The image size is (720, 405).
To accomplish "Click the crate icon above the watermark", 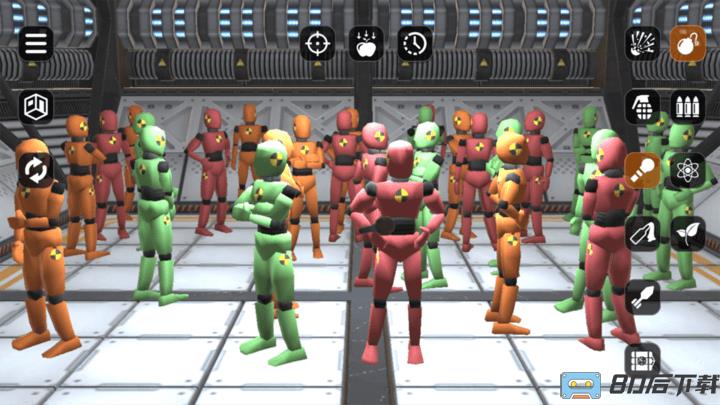I will 642,357.
